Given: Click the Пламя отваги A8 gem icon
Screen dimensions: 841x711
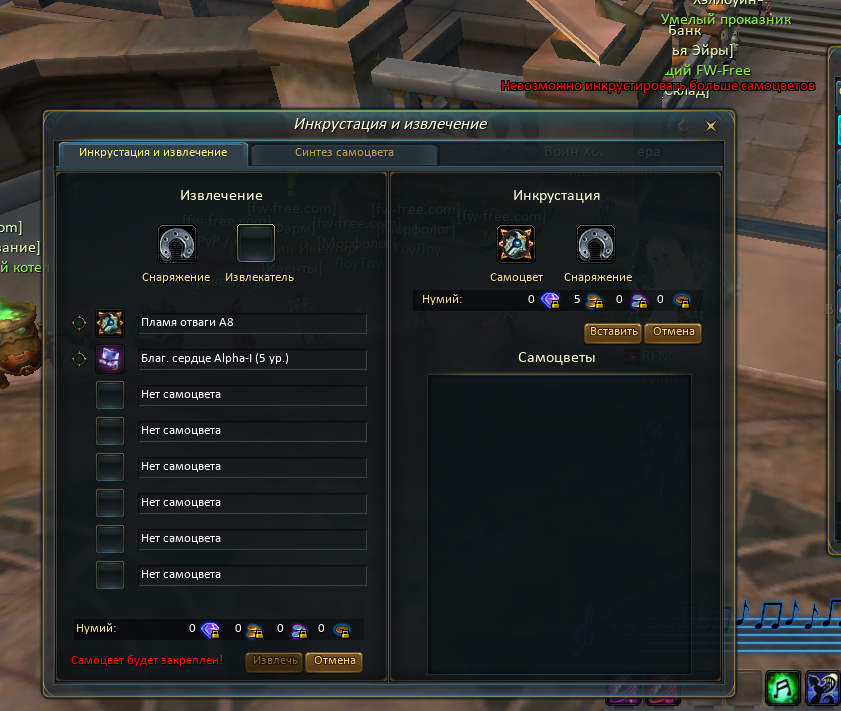Looking at the screenshot, I should coord(110,323).
